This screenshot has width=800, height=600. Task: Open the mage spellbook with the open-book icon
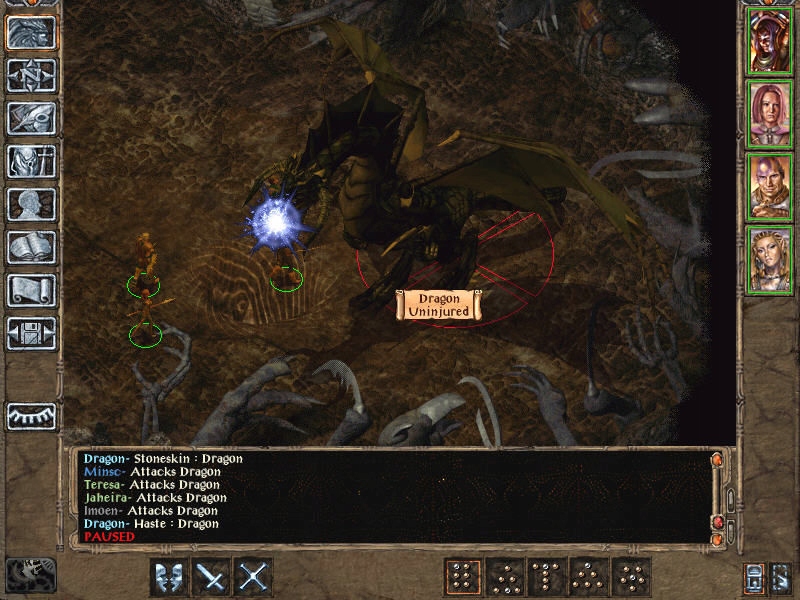click(x=32, y=247)
